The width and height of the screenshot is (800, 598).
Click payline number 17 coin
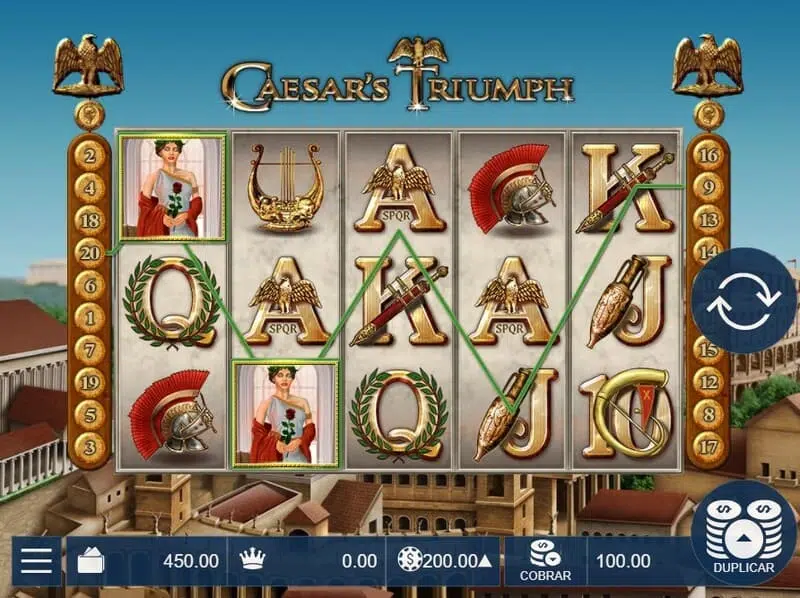pos(709,446)
